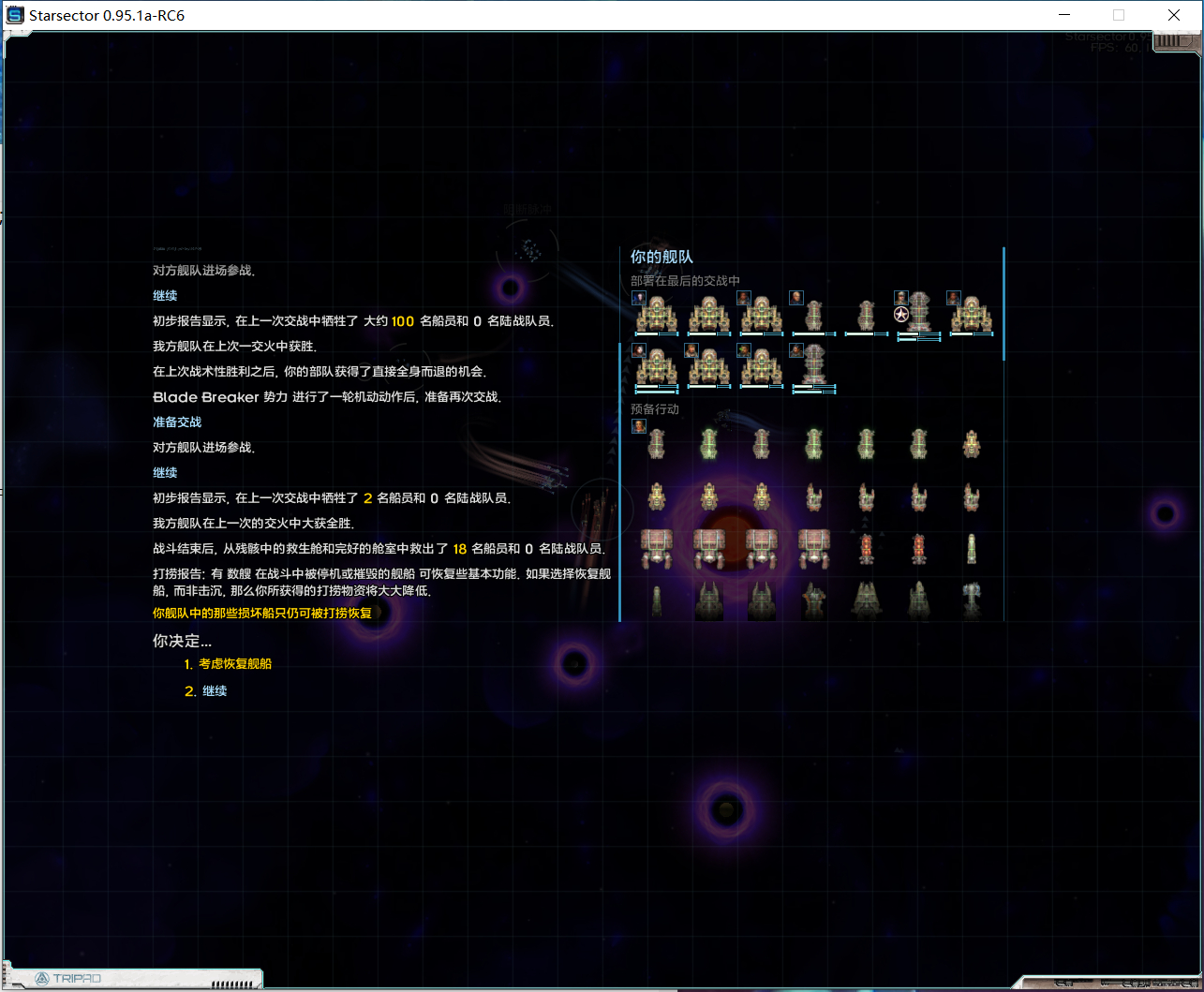Screen dimensions: 1204x992
Task: Click the star commander insignia on the flagship
Action: 901,314
